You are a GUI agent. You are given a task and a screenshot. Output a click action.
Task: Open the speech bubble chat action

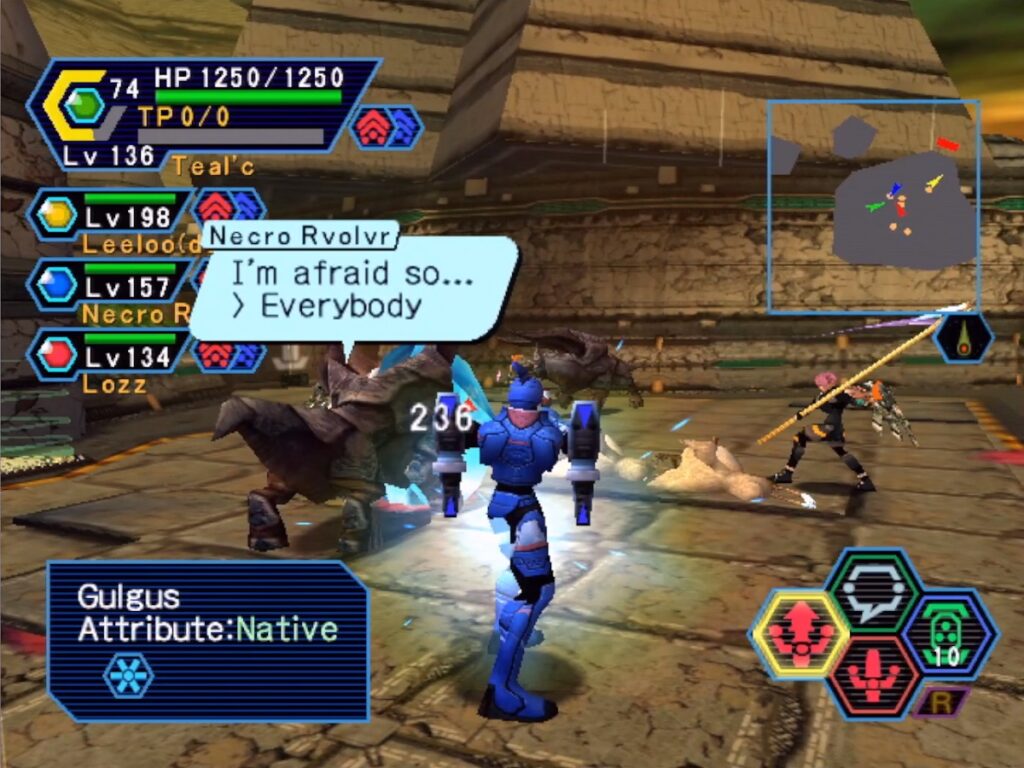872,591
